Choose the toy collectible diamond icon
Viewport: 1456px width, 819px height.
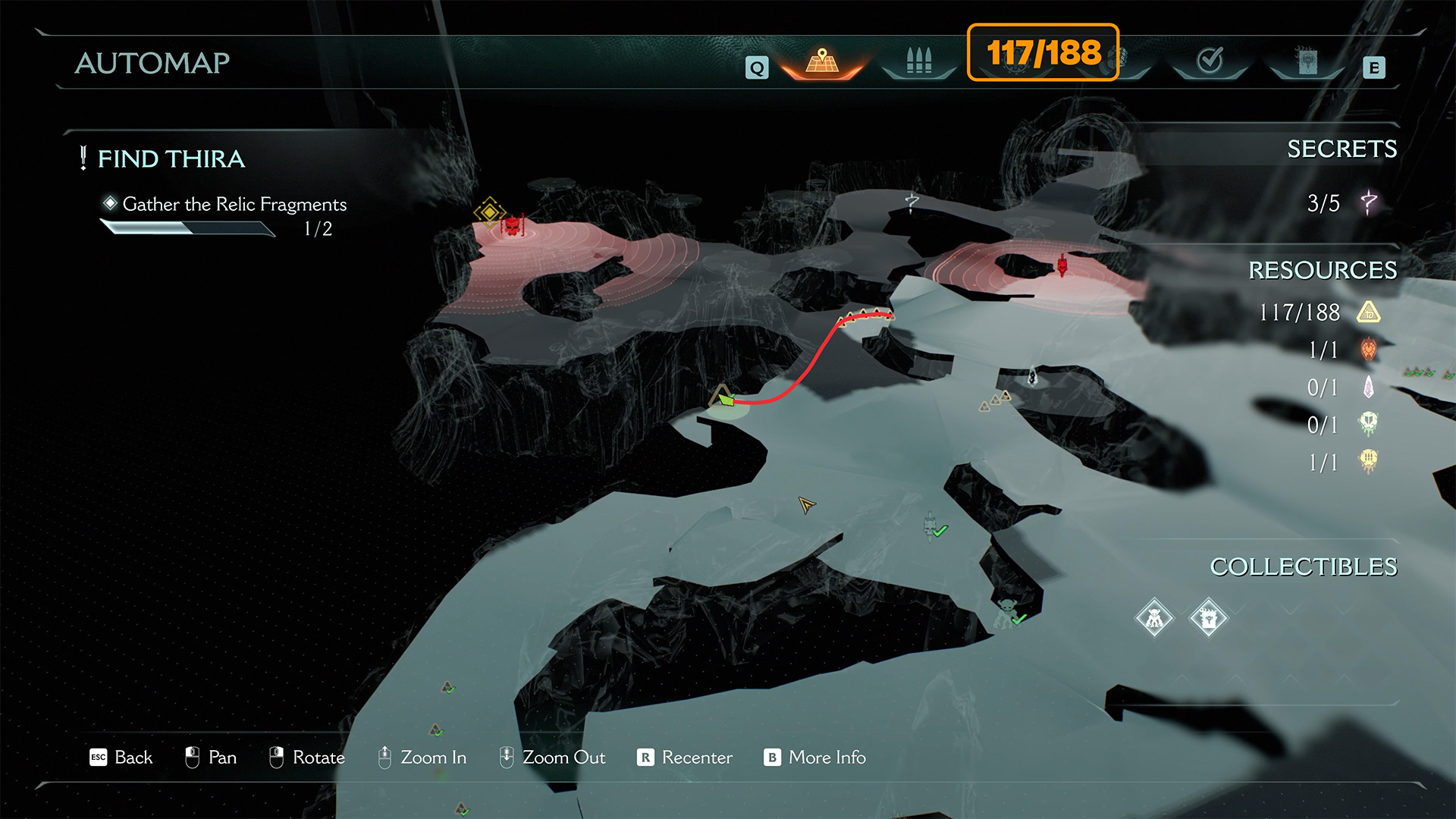[x=1154, y=619]
